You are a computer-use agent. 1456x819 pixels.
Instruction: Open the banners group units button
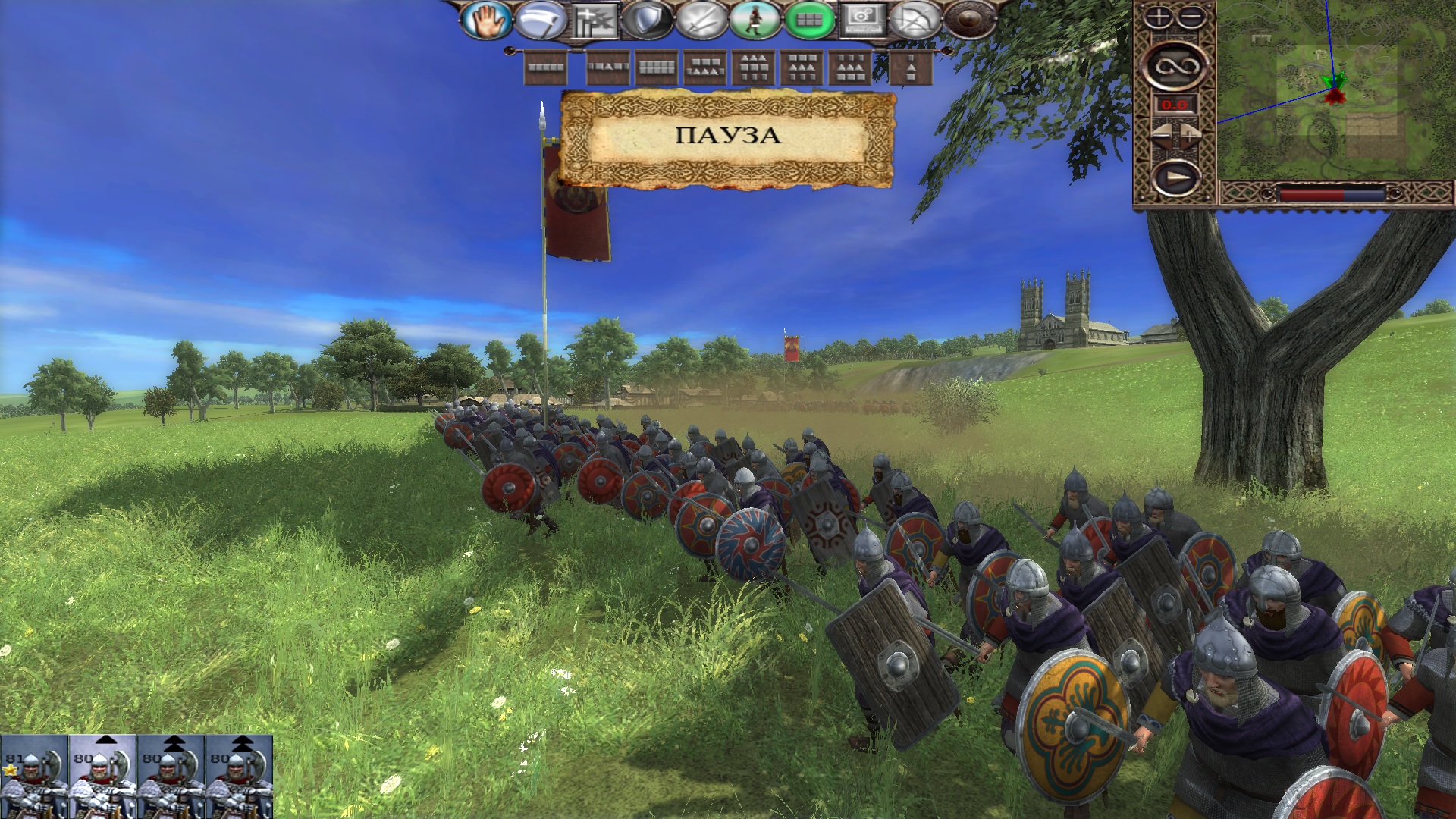pyautogui.click(x=594, y=20)
